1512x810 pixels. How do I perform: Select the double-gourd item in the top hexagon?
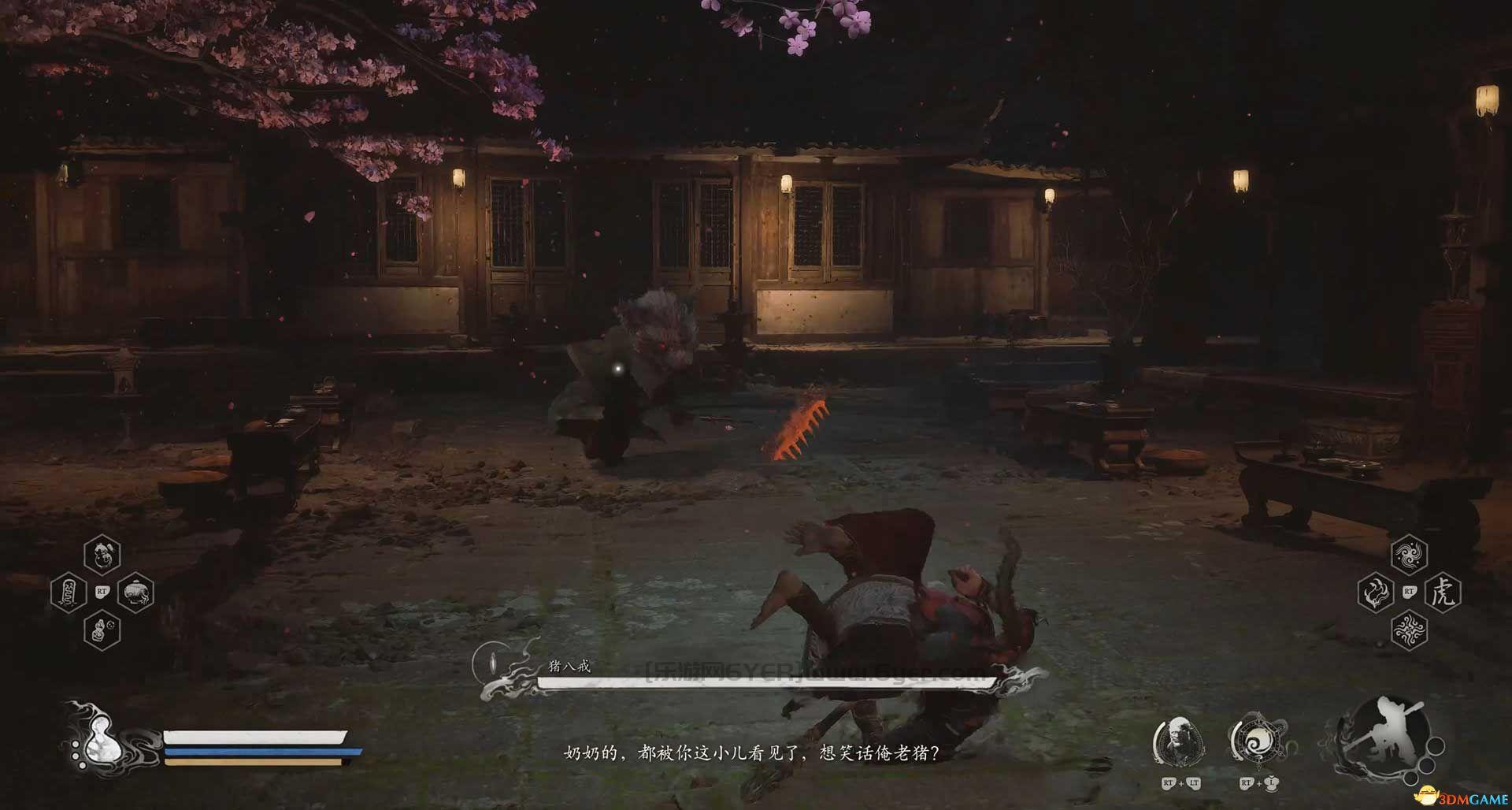coord(102,555)
